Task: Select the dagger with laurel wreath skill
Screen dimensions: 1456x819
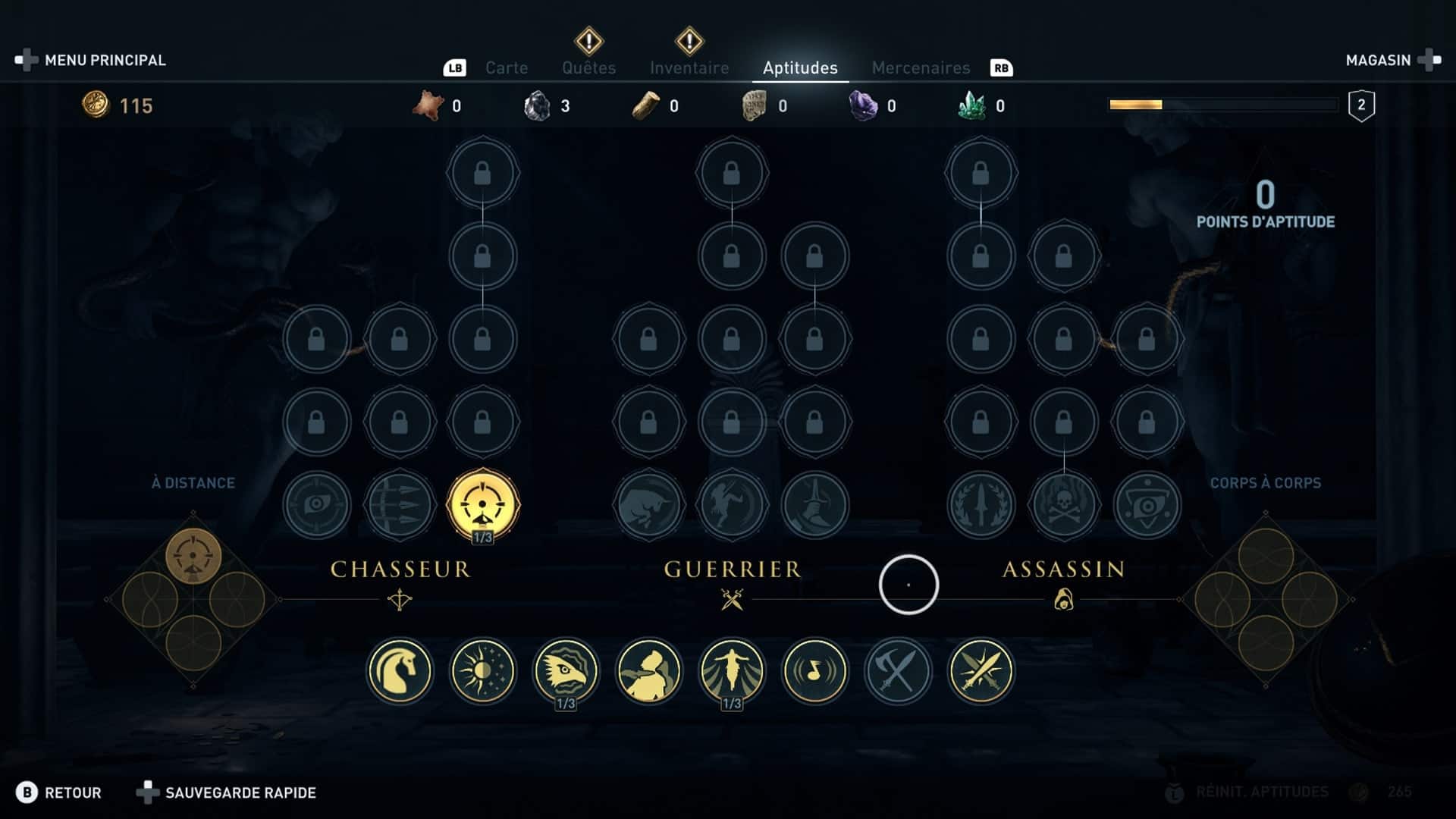Action: tap(981, 505)
